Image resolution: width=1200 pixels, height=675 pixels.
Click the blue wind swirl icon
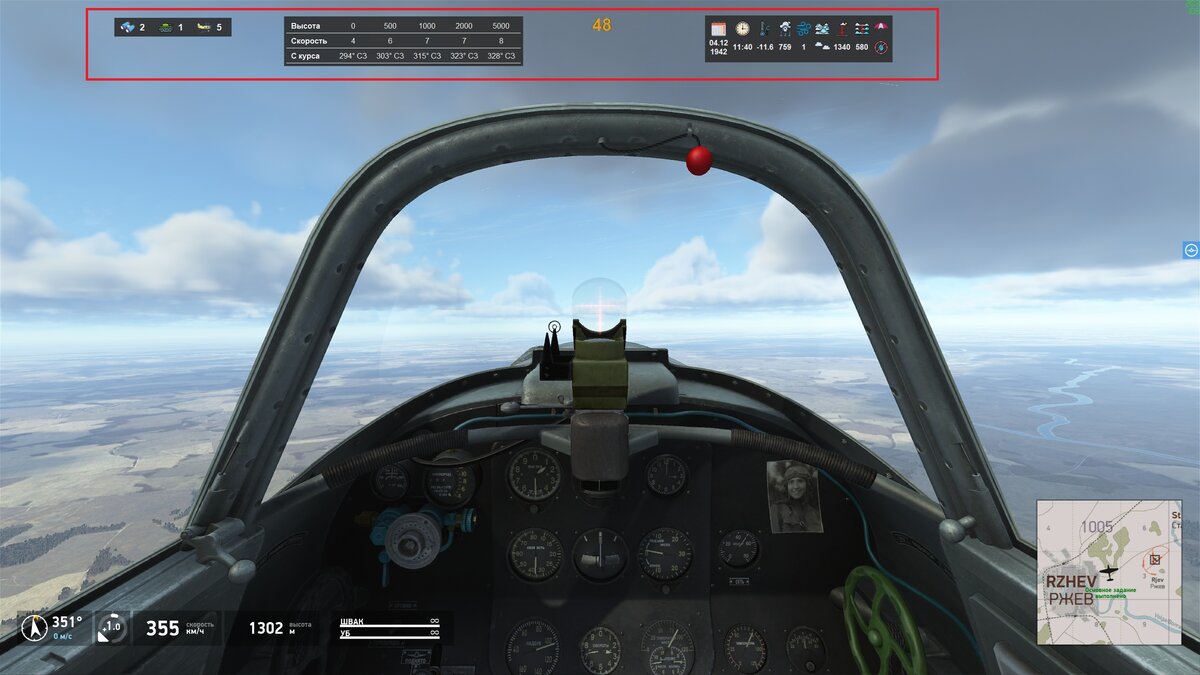click(x=804, y=29)
